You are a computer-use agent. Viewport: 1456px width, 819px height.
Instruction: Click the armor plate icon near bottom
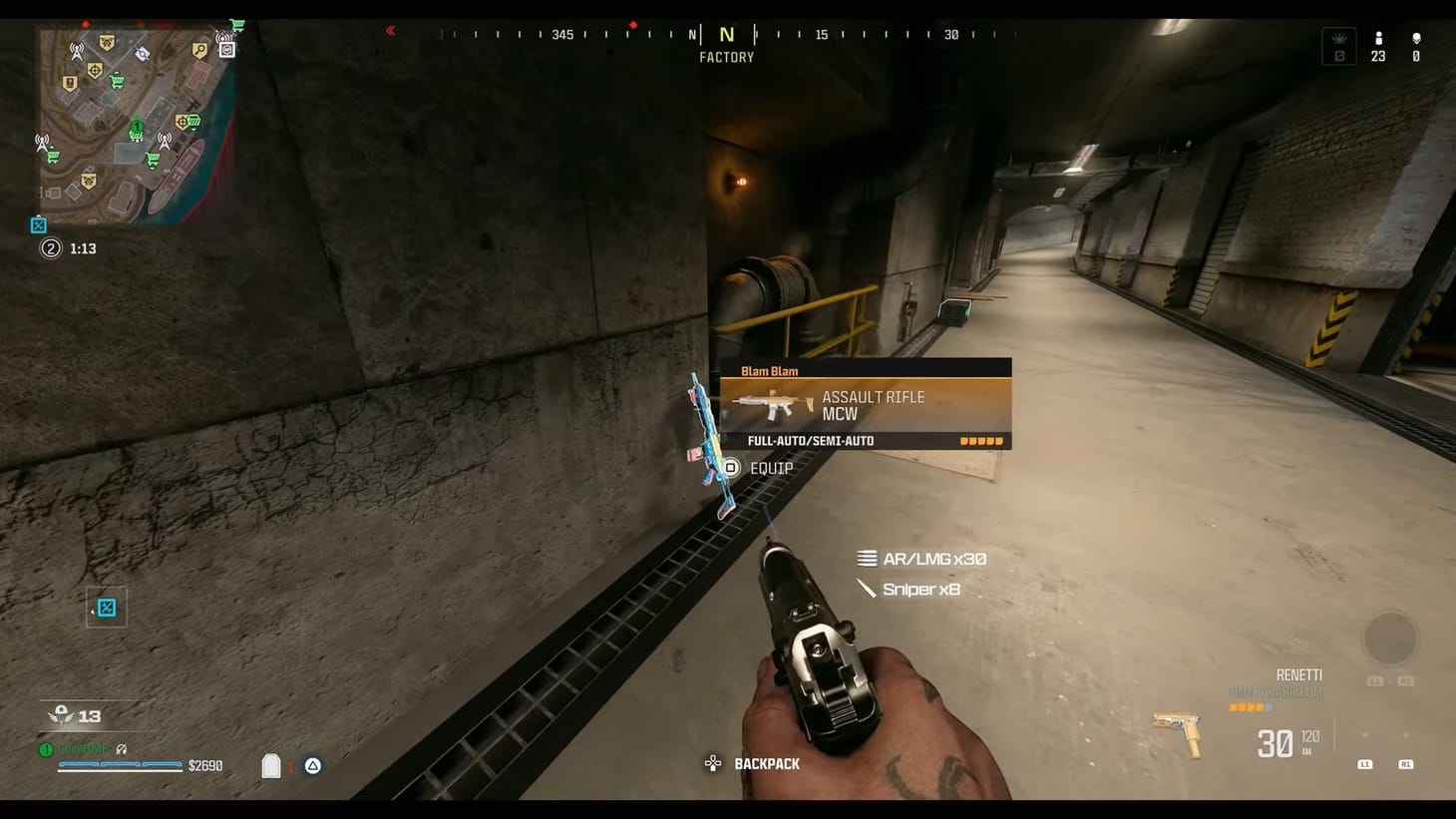point(271,765)
